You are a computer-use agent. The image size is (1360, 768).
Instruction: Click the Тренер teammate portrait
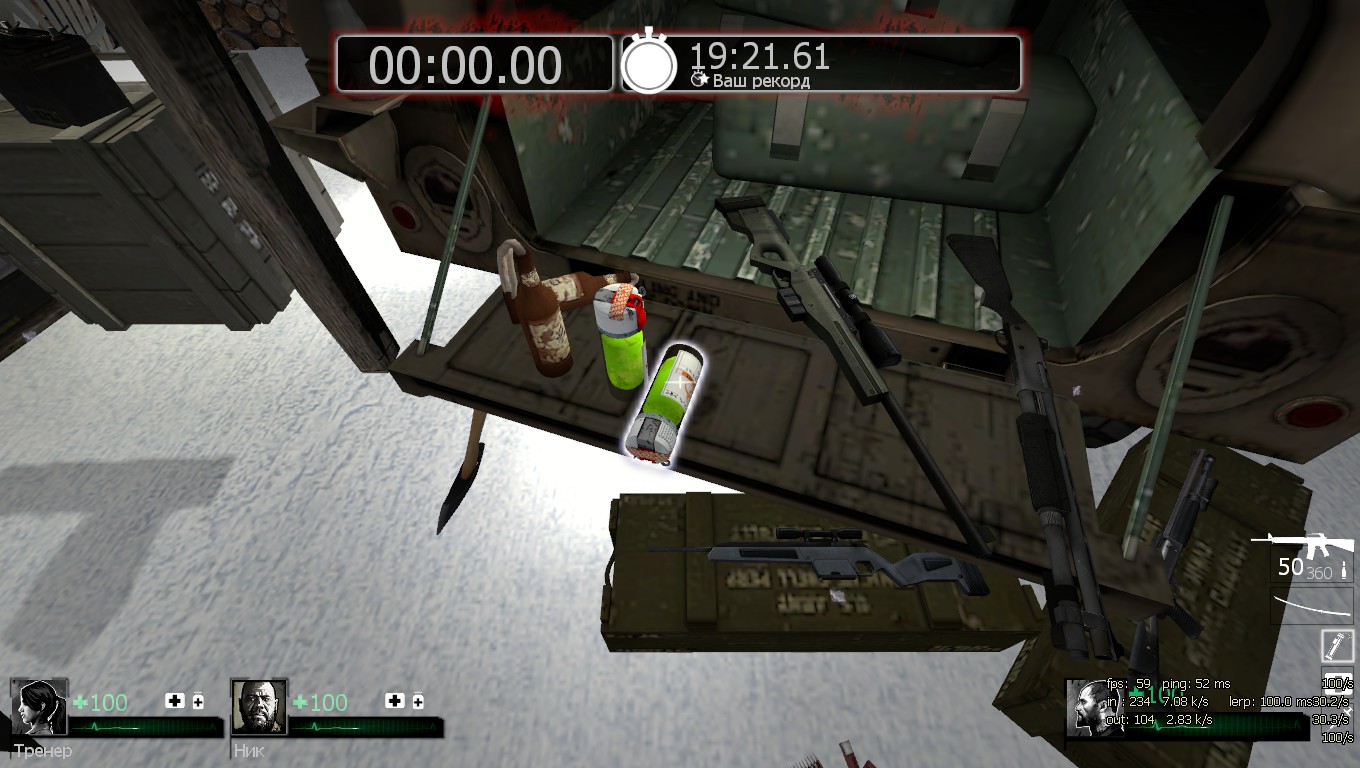39,708
